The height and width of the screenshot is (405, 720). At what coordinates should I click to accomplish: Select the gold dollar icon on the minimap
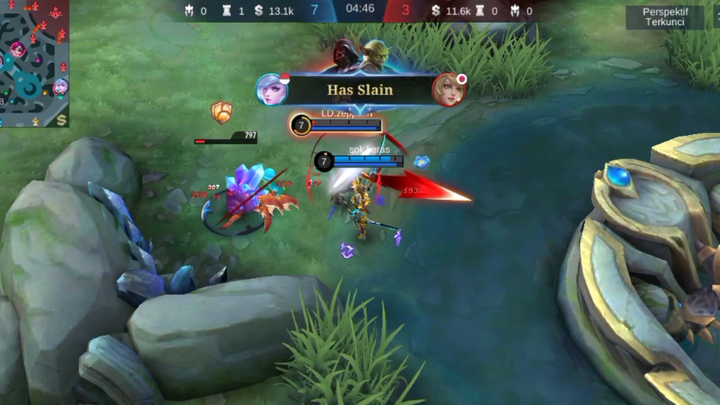point(62,120)
